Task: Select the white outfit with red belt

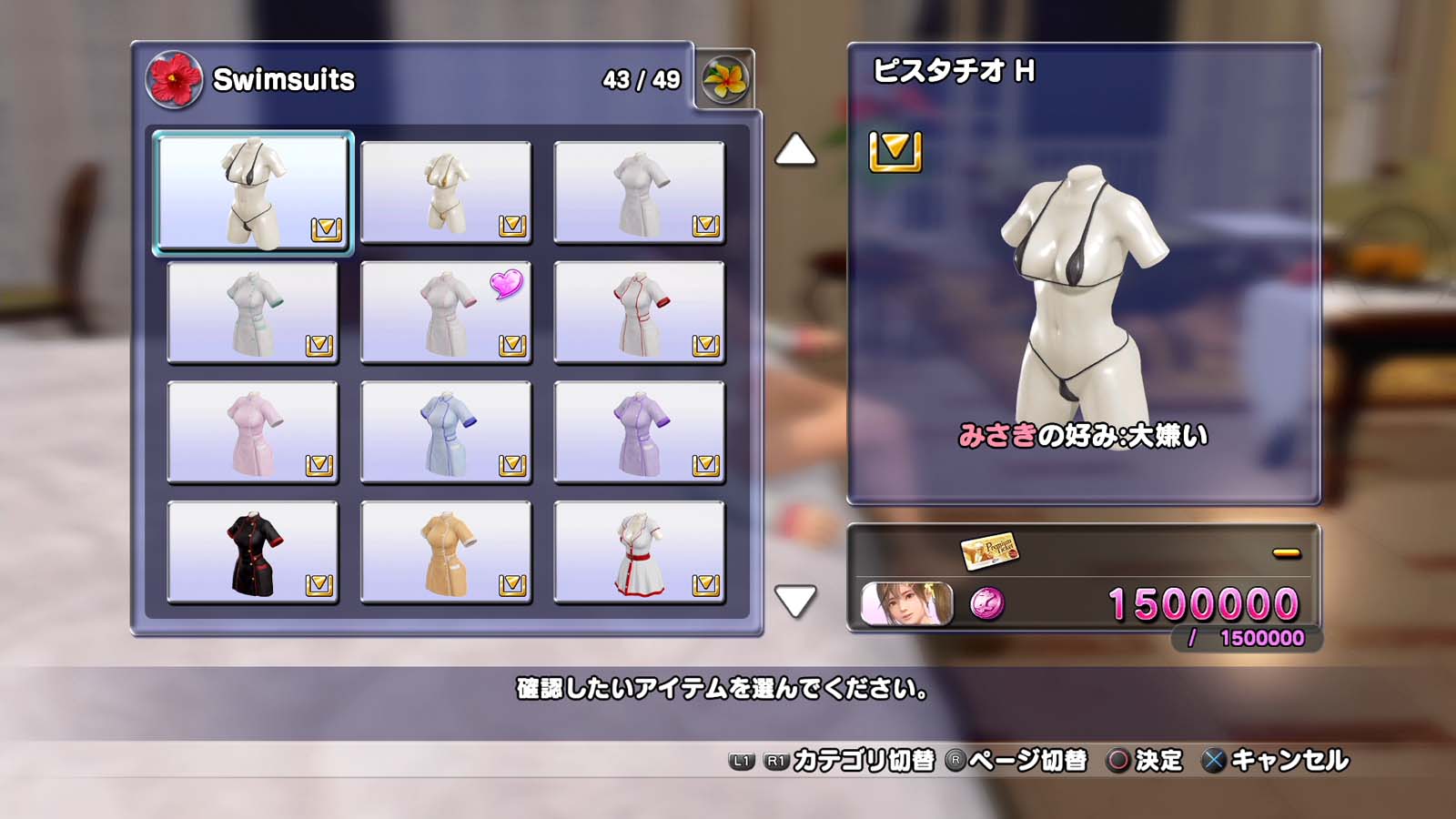Action: tap(639, 552)
